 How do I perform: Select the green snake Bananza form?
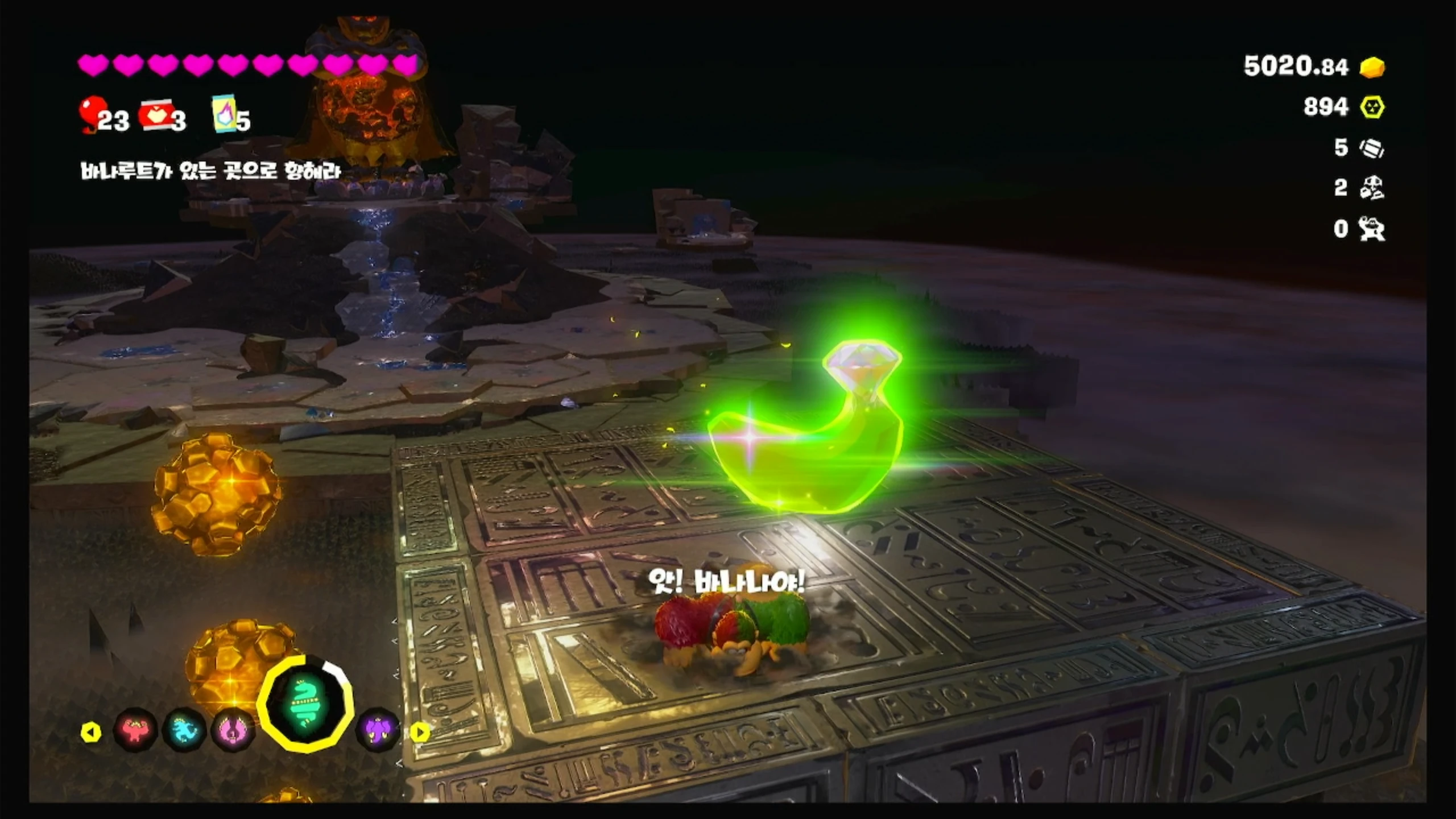305,703
